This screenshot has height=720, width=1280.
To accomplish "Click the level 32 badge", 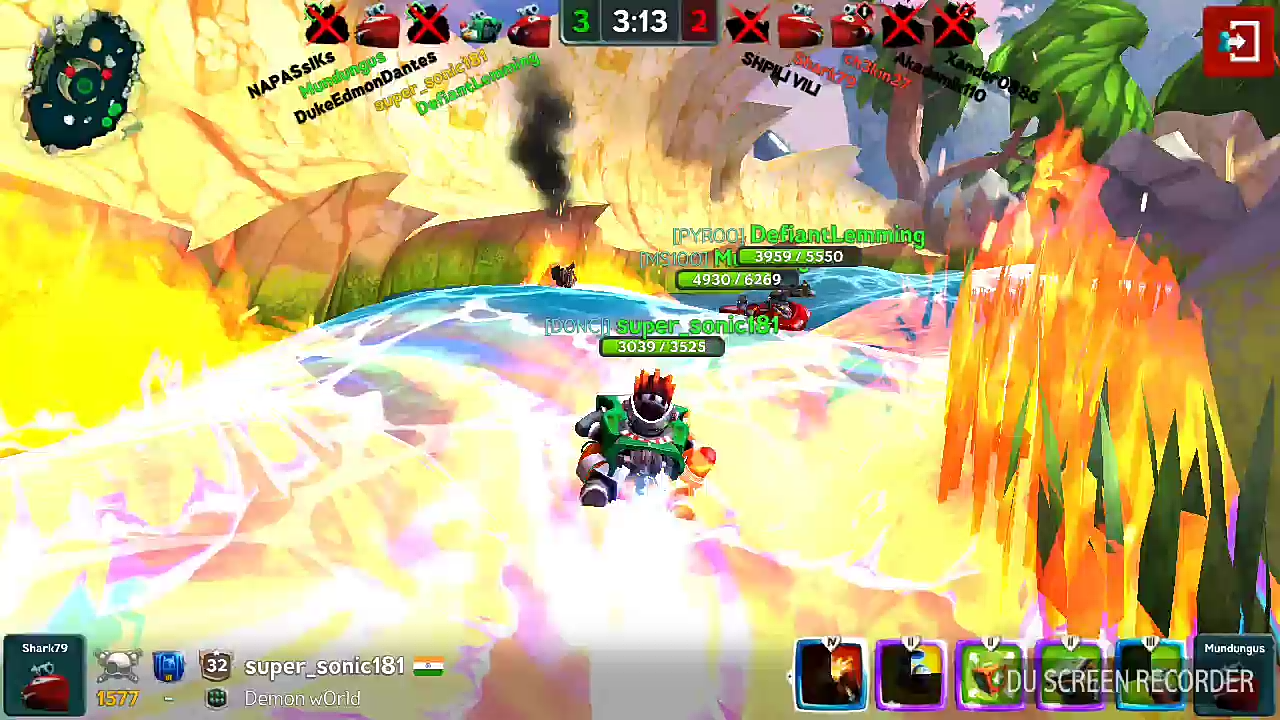I will [216, 666].
